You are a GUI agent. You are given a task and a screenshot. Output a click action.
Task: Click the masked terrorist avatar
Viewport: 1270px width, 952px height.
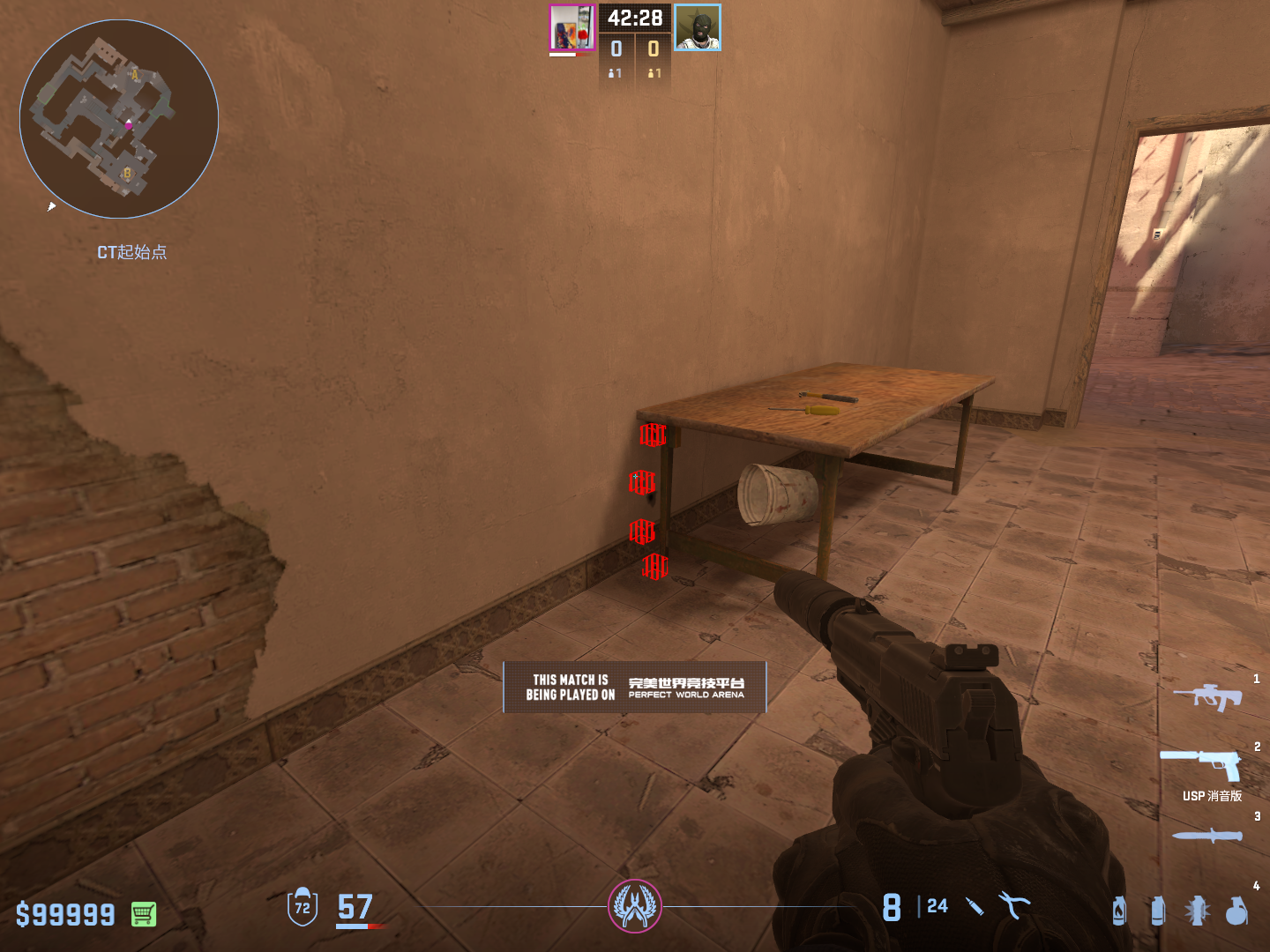click(x=698, y=27)
